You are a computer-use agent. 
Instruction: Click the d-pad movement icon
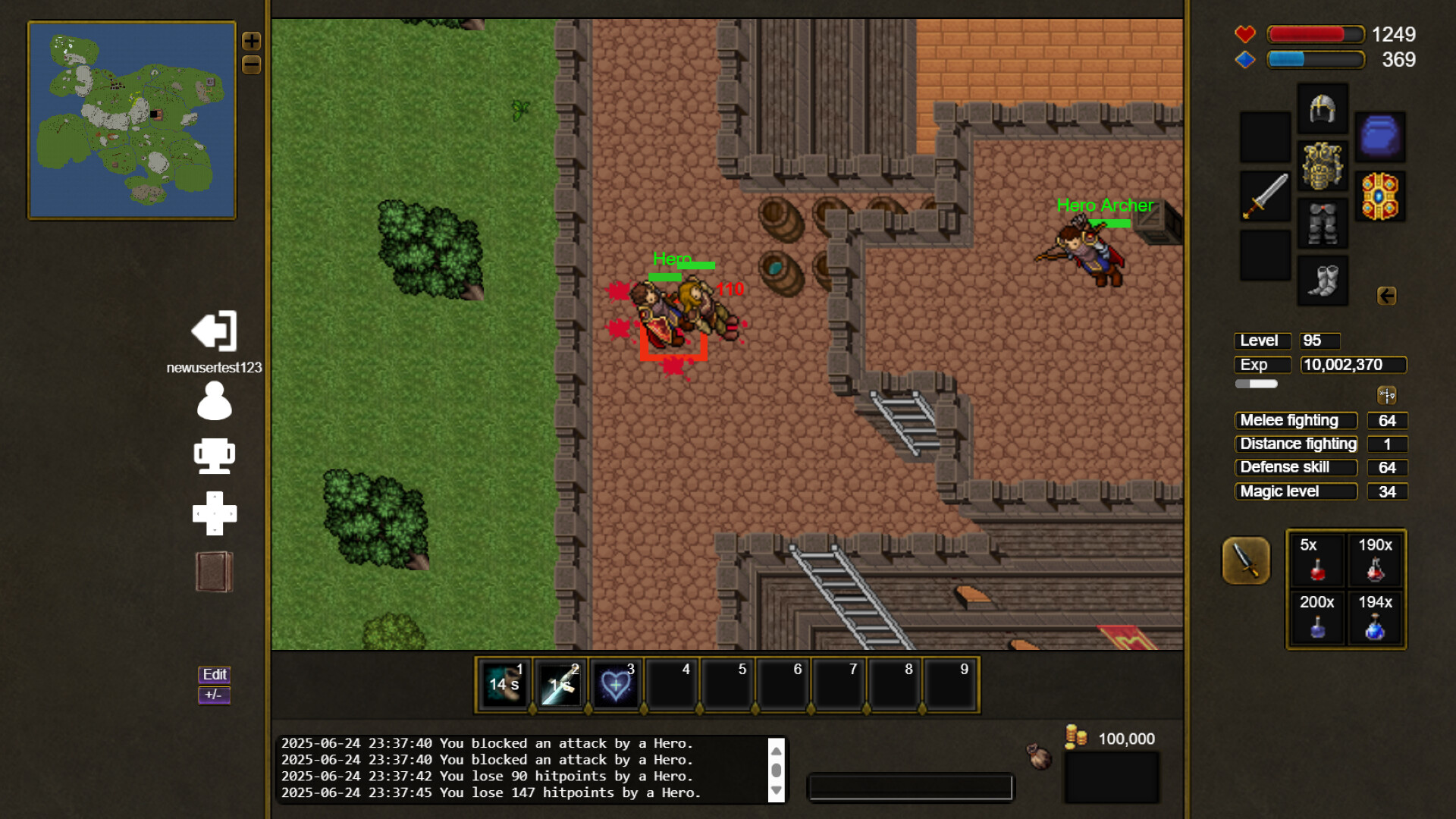(x=215, y=513)
